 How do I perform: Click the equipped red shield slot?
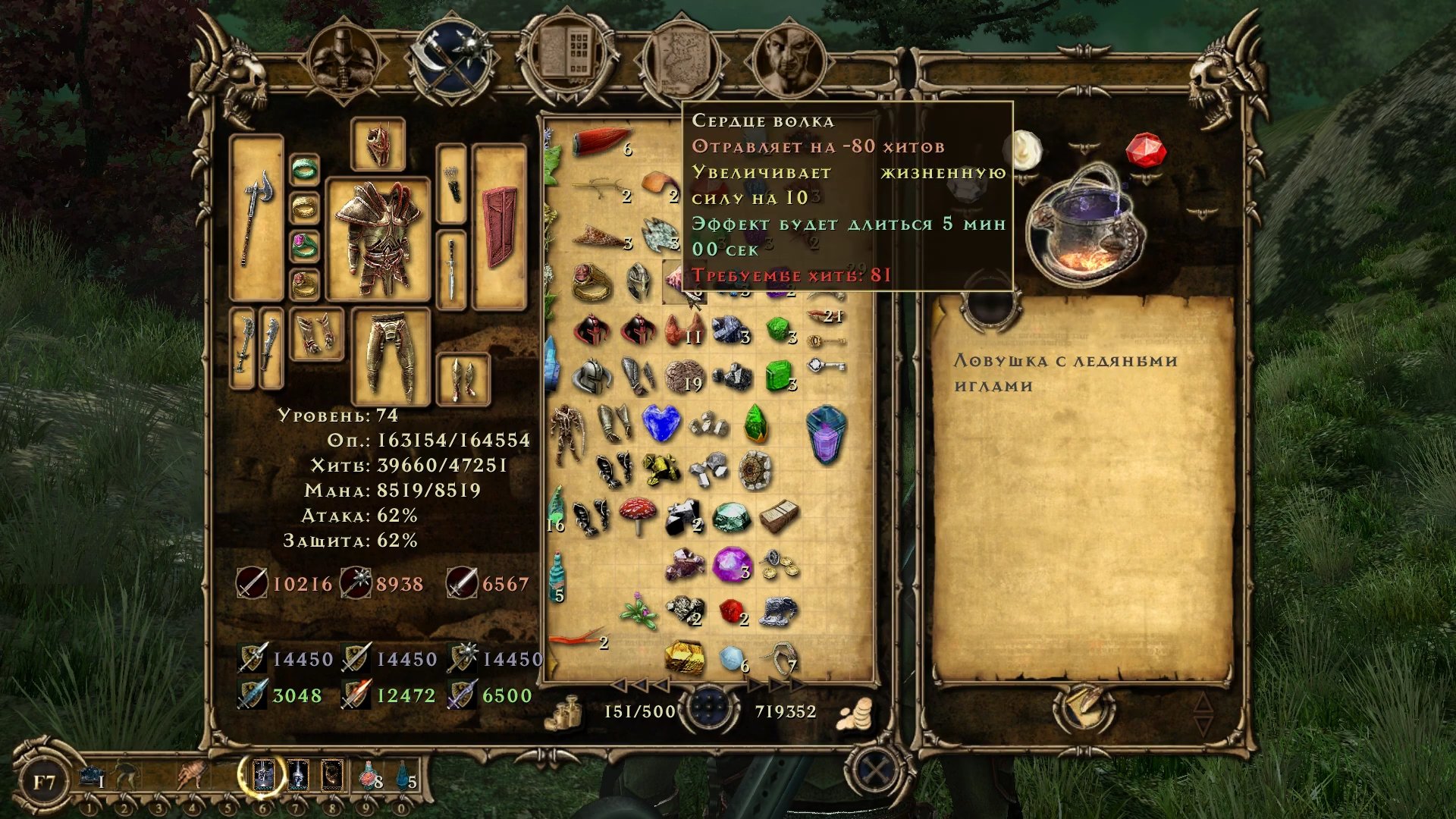499,227
